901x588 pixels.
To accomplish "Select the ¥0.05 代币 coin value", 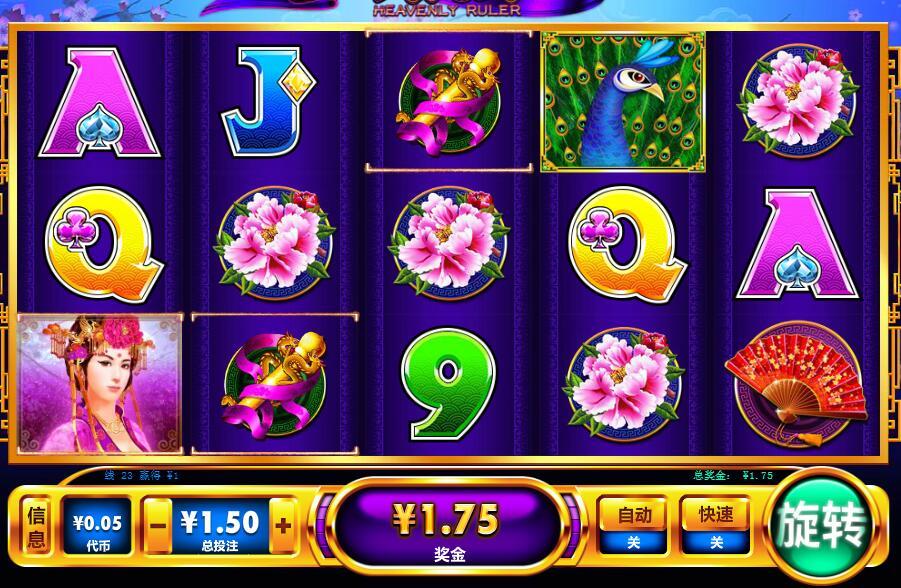I will 98,526.
